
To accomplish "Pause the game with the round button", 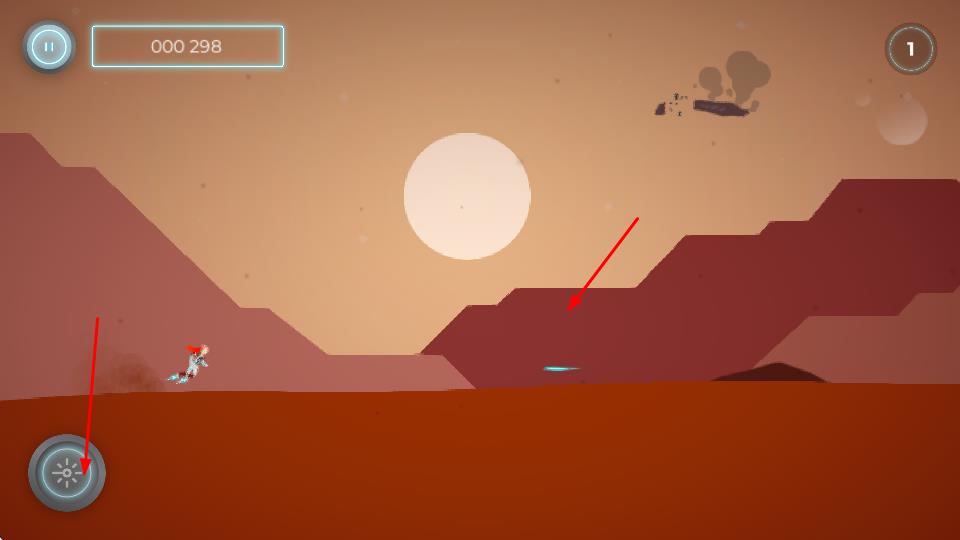I will pos(49,46).
